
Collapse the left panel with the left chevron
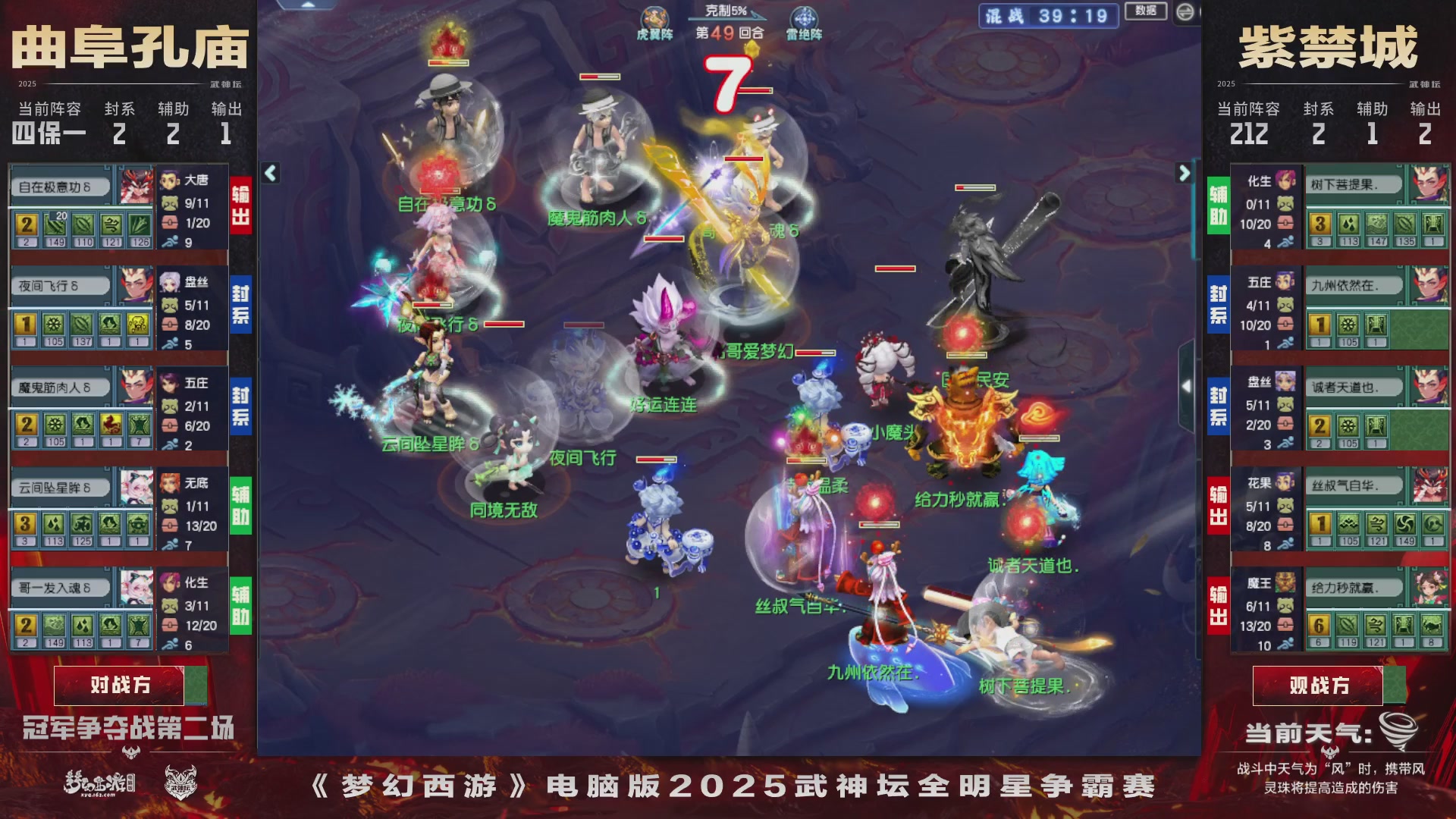tap(268, 173)
